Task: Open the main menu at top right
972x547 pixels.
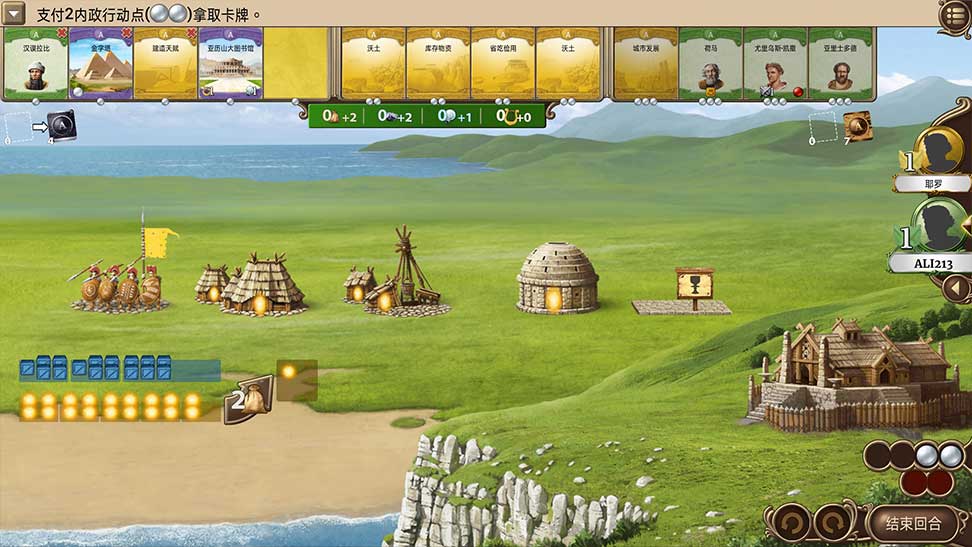Action: click(x=955, y=15)
